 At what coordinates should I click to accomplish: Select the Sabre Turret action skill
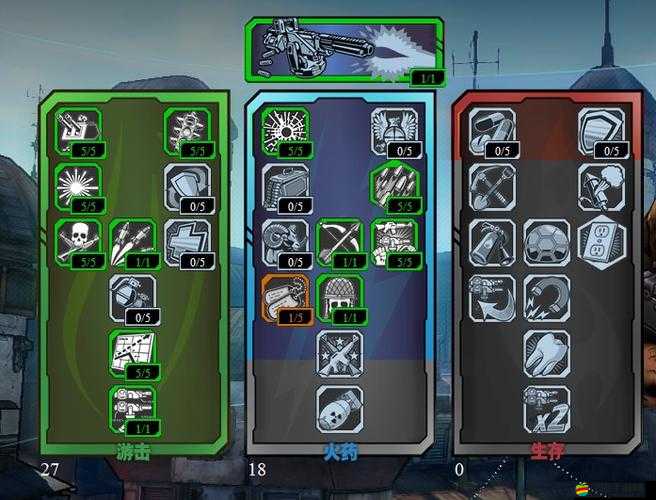[342, 50]
